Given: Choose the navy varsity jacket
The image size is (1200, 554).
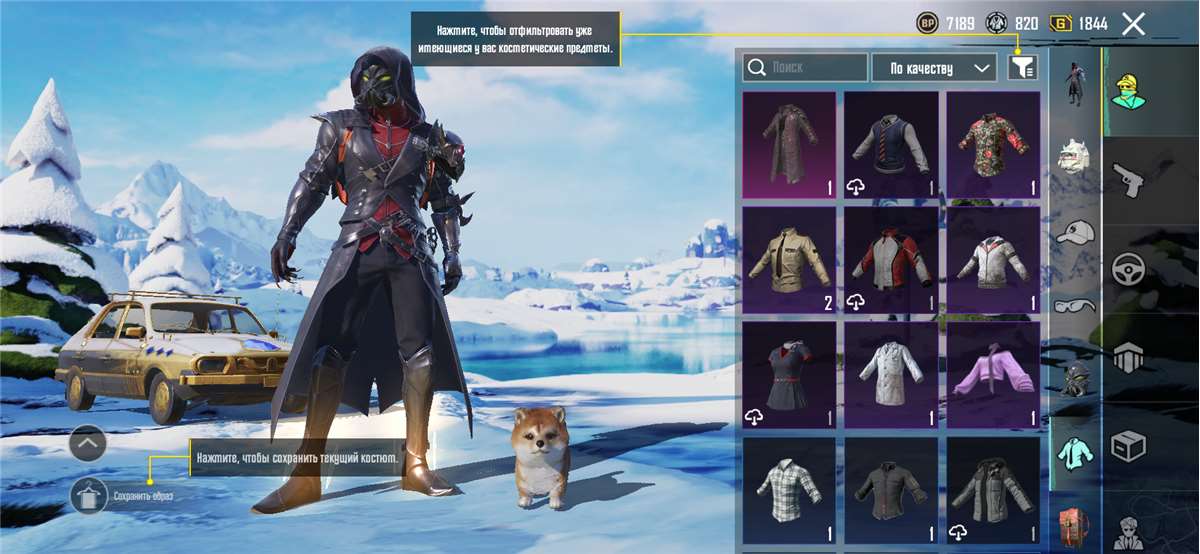Looking at the screenshot, I should coord(891,145).
